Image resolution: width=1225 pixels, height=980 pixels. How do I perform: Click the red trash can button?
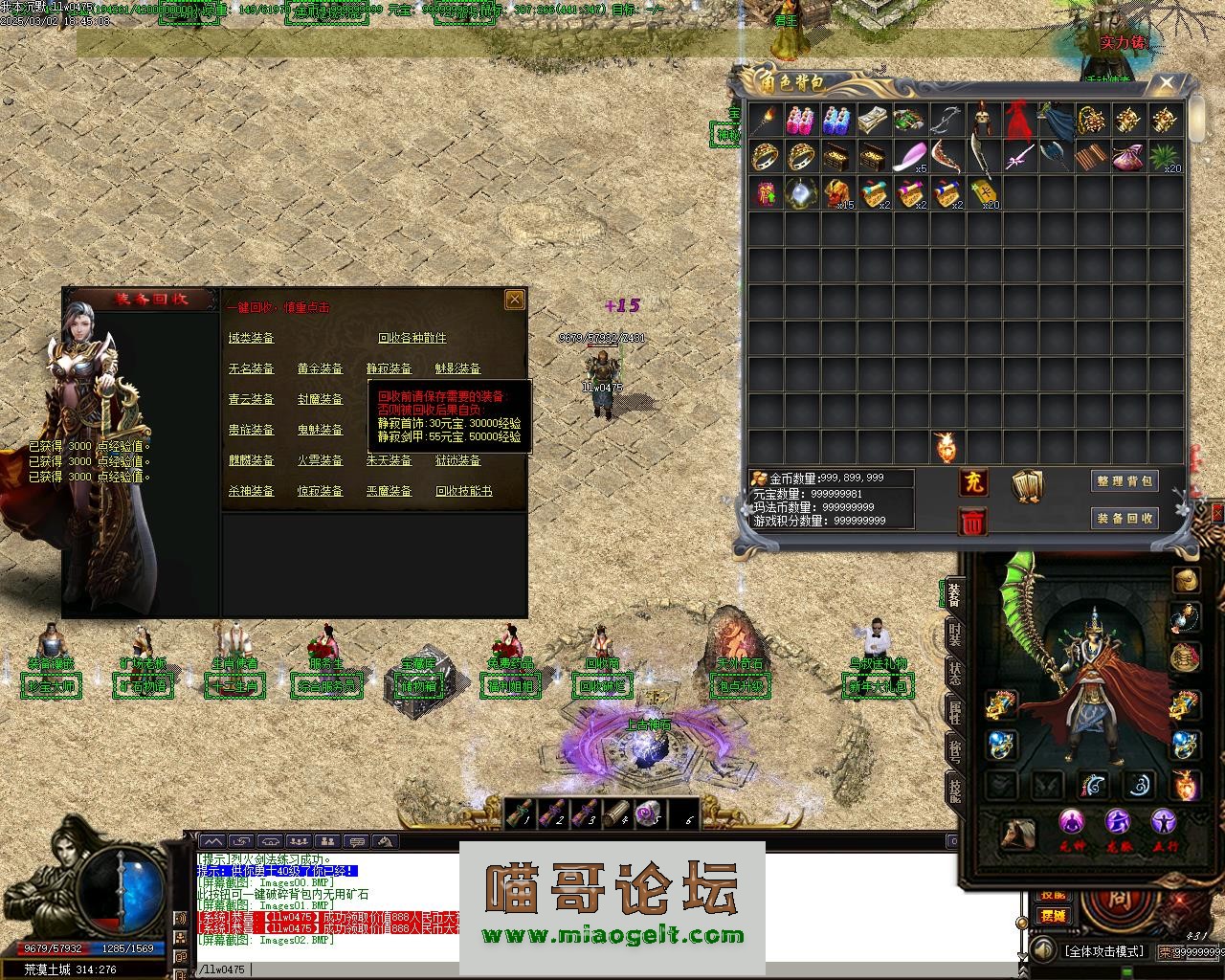(x=972, y=522)
